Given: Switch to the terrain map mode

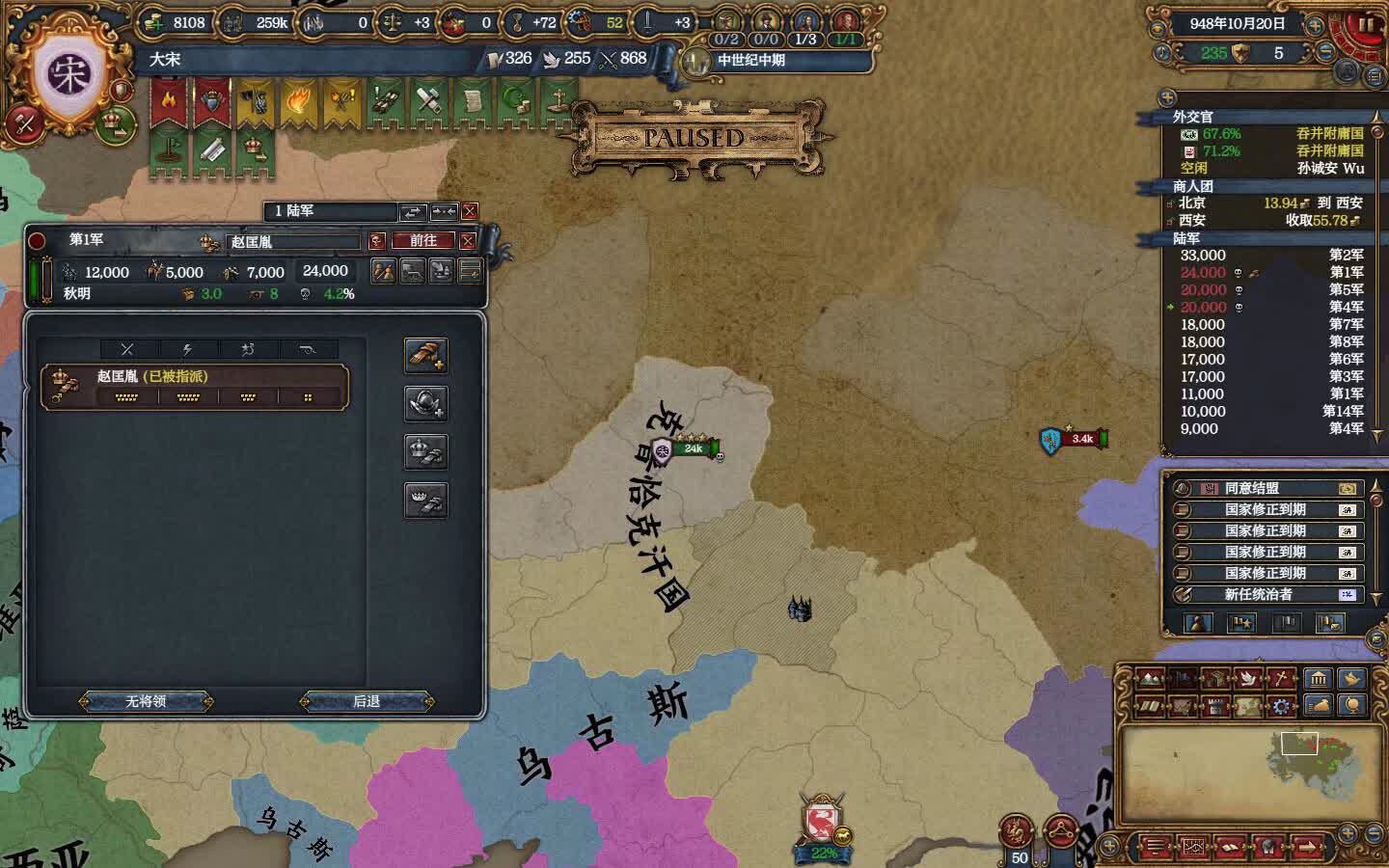Looking at the screenshot, I should (x=1151, y=679).
